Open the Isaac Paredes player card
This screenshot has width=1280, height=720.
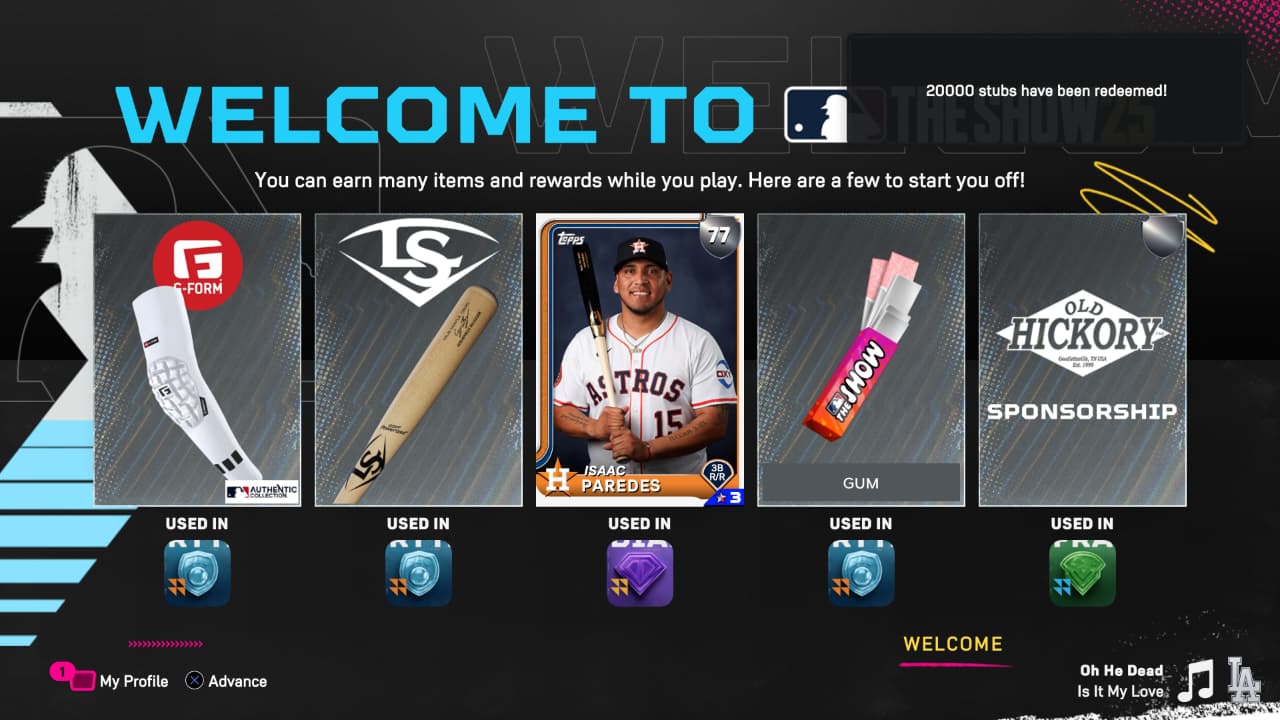click(x=640, y=359)
